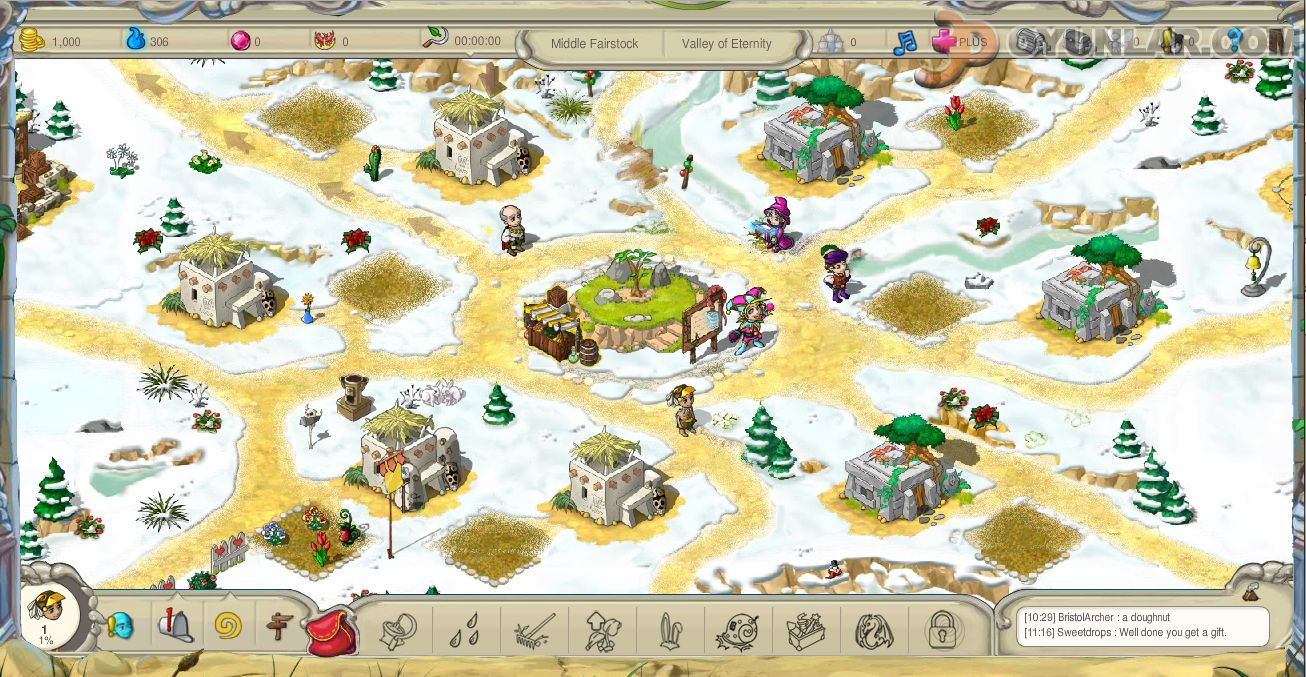Select the Valley of Eternity label
The width and height of the screenshot is (1306, 677).
coord(727,44)
